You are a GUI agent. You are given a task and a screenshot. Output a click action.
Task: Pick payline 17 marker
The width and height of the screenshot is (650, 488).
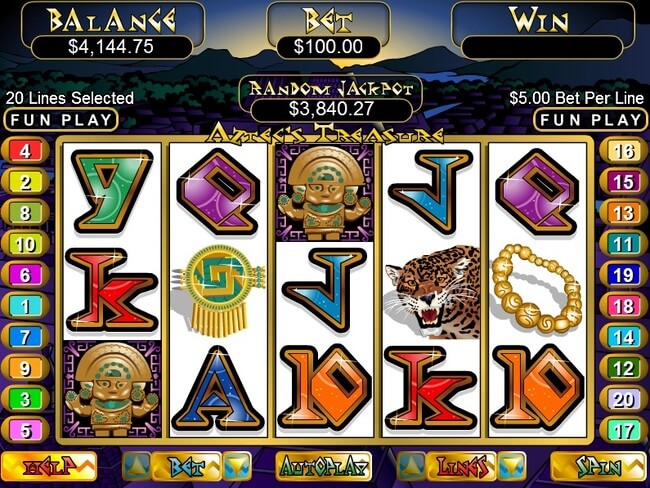click(x=623, y=431)
